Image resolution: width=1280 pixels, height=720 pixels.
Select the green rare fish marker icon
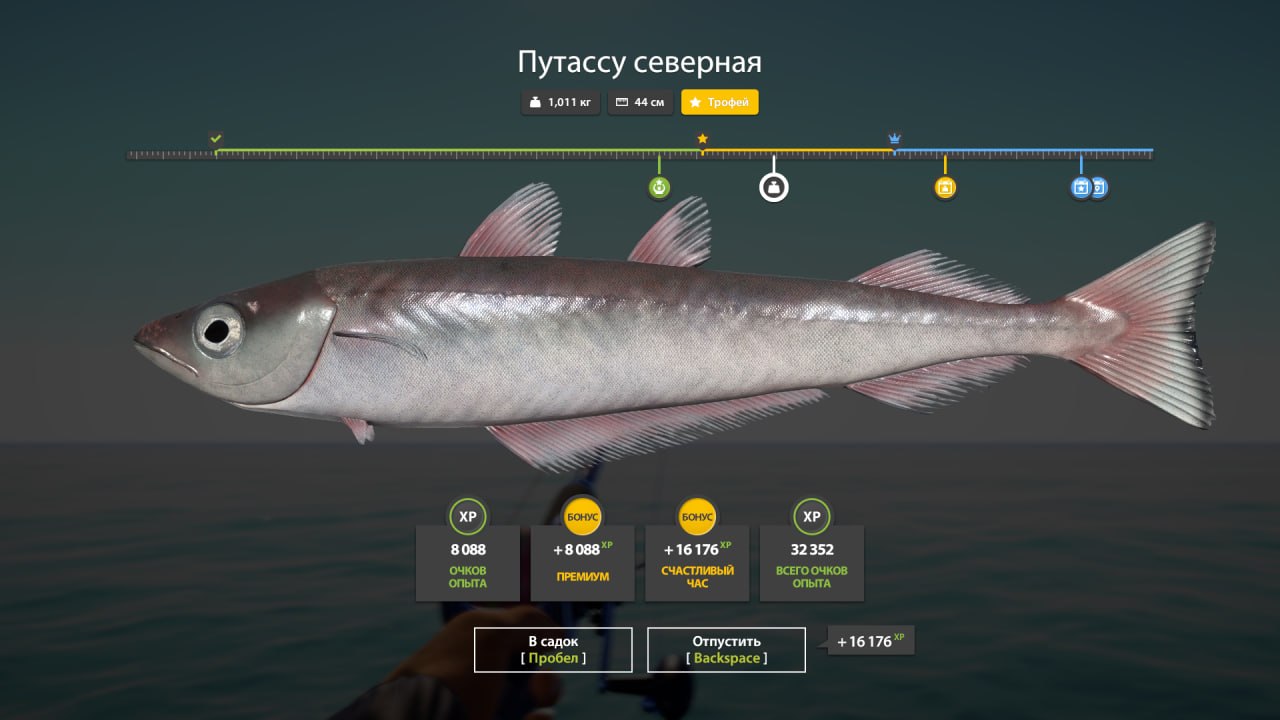pos(659,186)
